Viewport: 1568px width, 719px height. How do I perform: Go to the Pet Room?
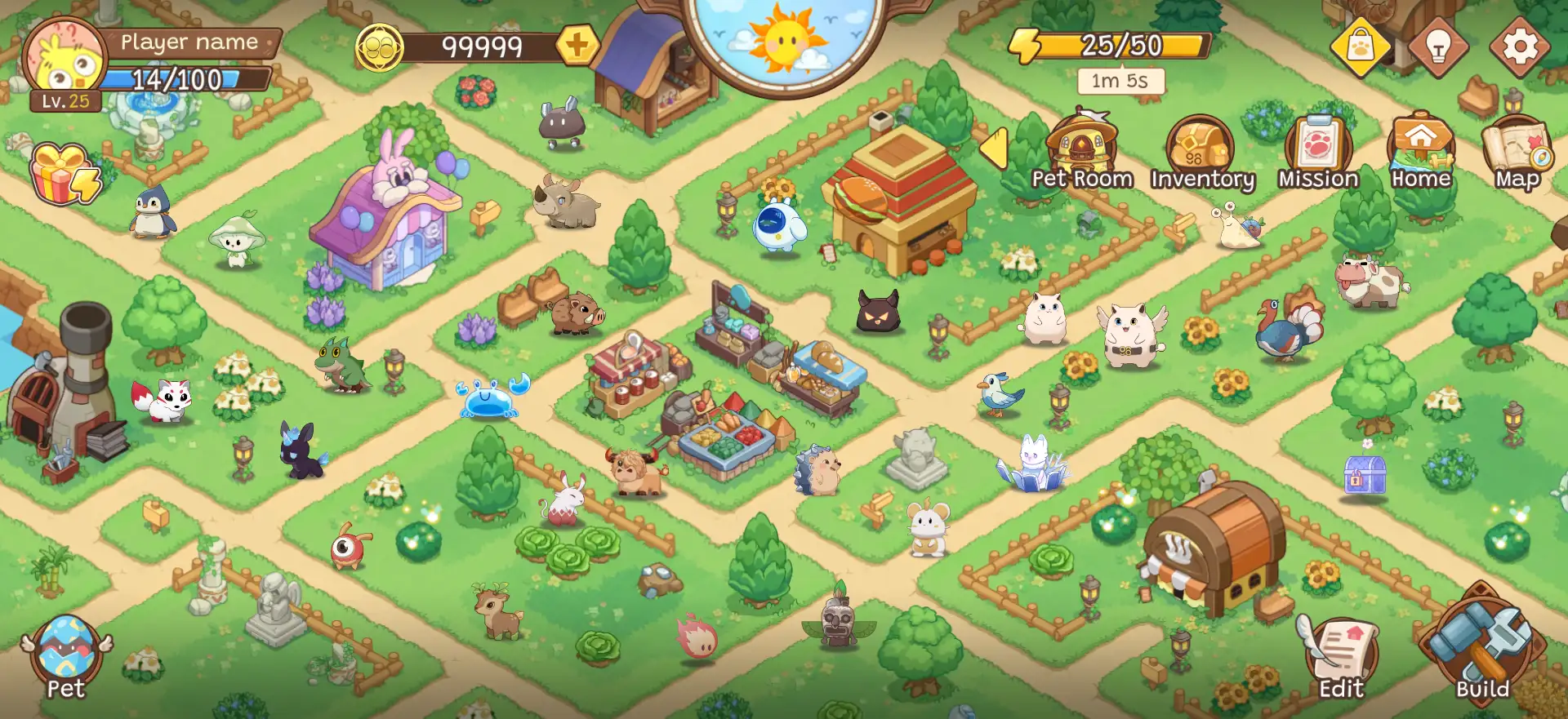click(1082, 151)
